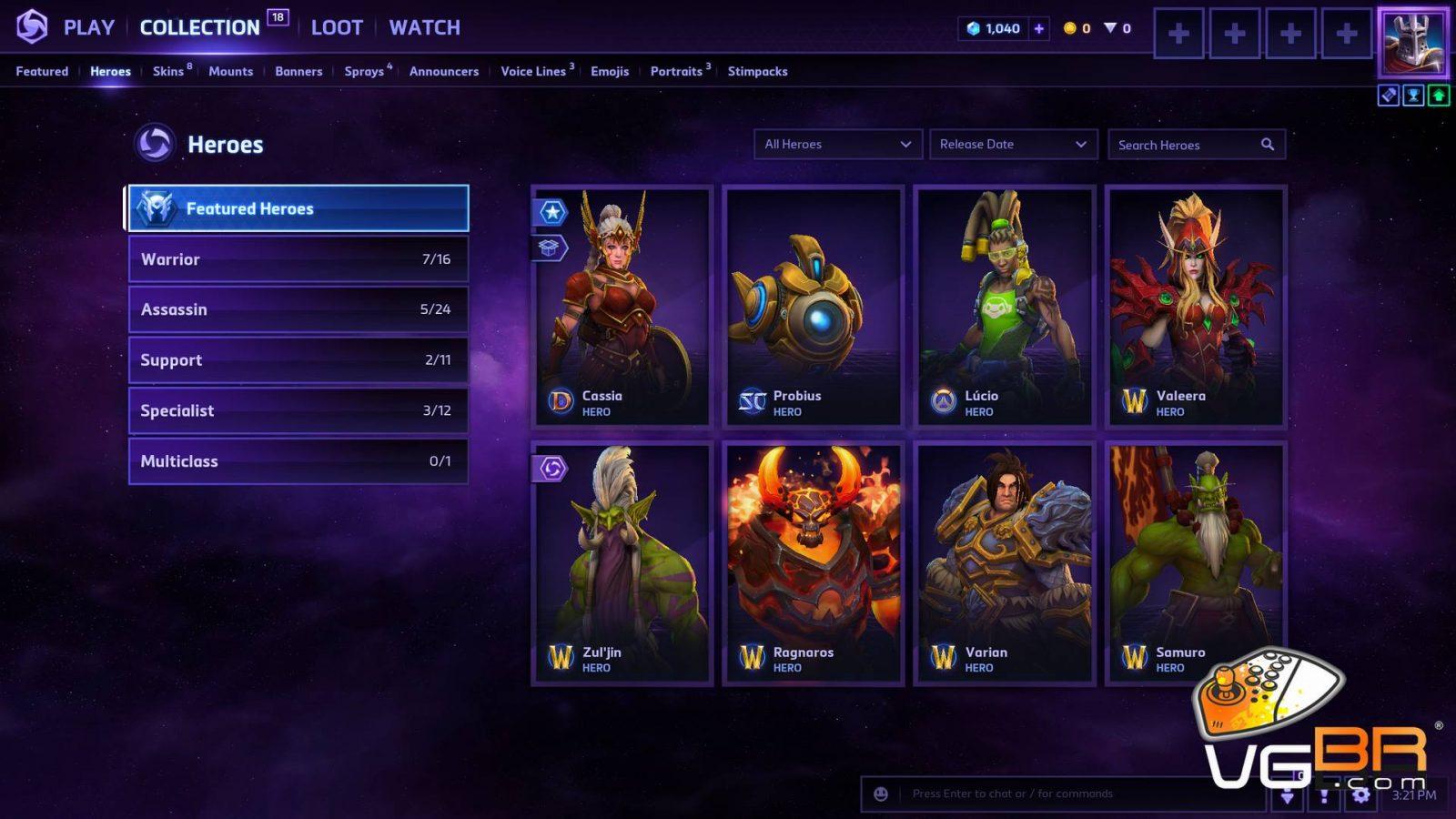The height and width of the screenshot is (819, 1456).
Task: Select the Warrior hero category
Action: coord(298,259)
